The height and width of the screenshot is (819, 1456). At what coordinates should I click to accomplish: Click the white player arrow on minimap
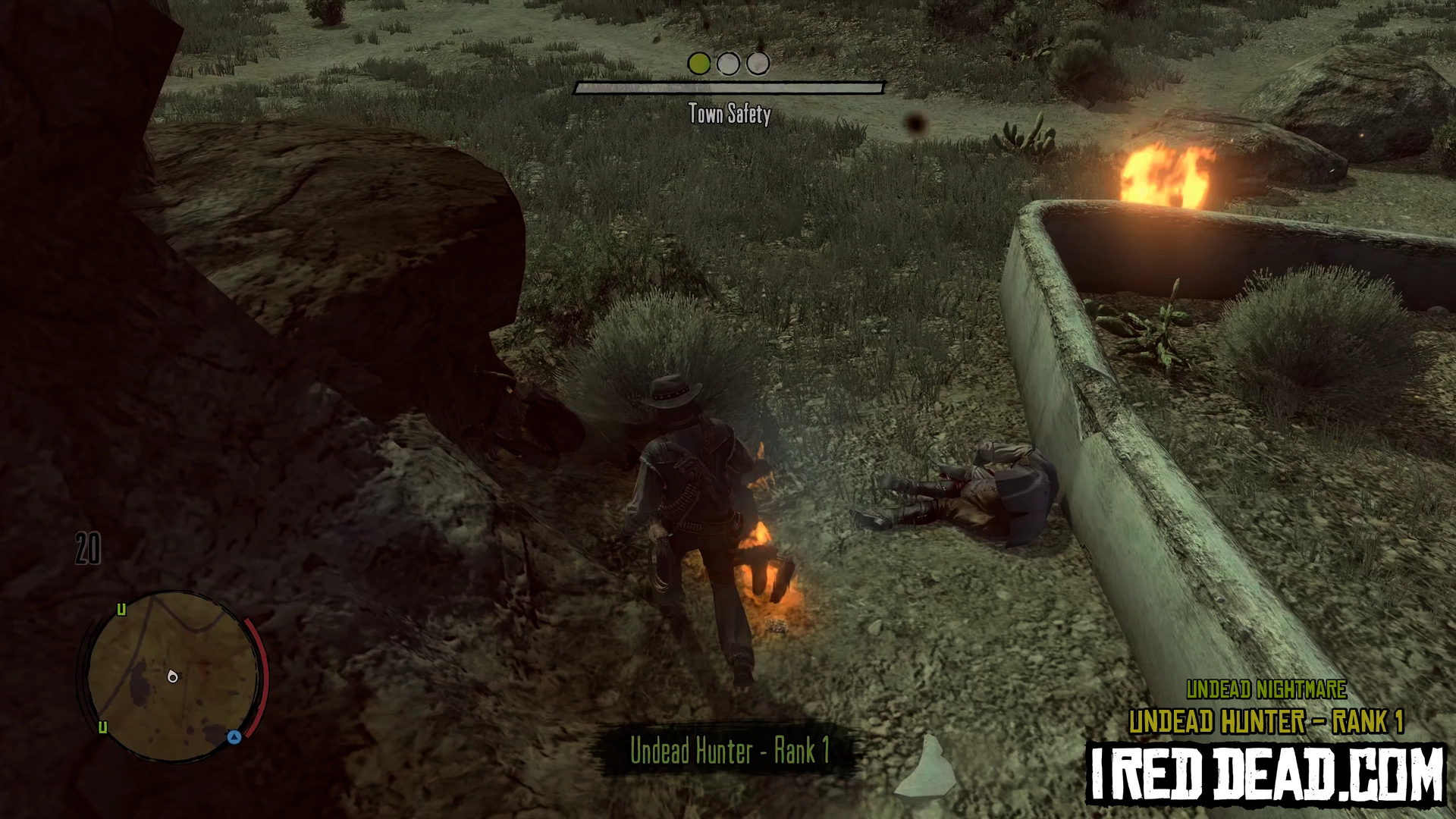coord(173,676)
